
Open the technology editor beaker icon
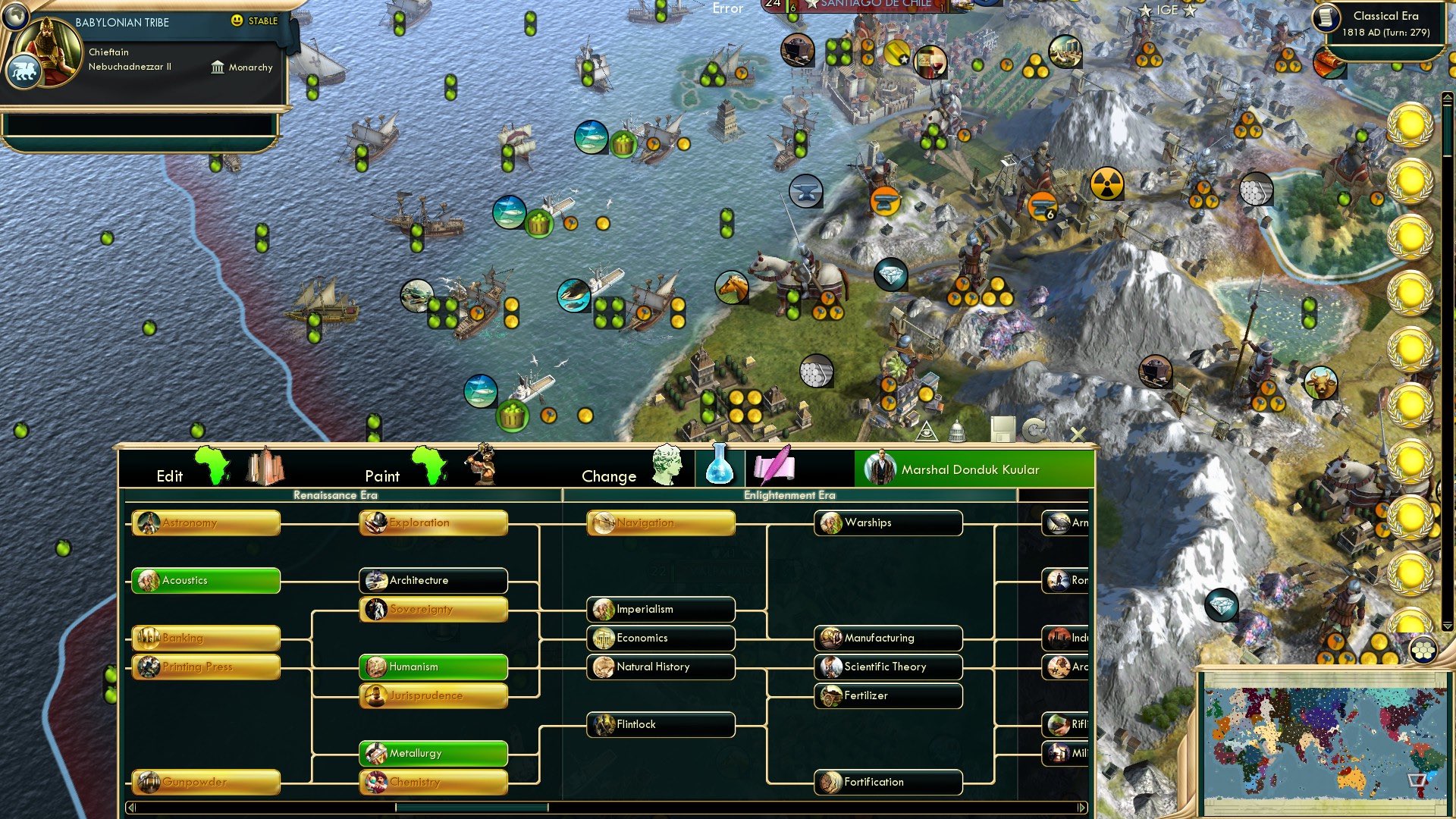719,466
